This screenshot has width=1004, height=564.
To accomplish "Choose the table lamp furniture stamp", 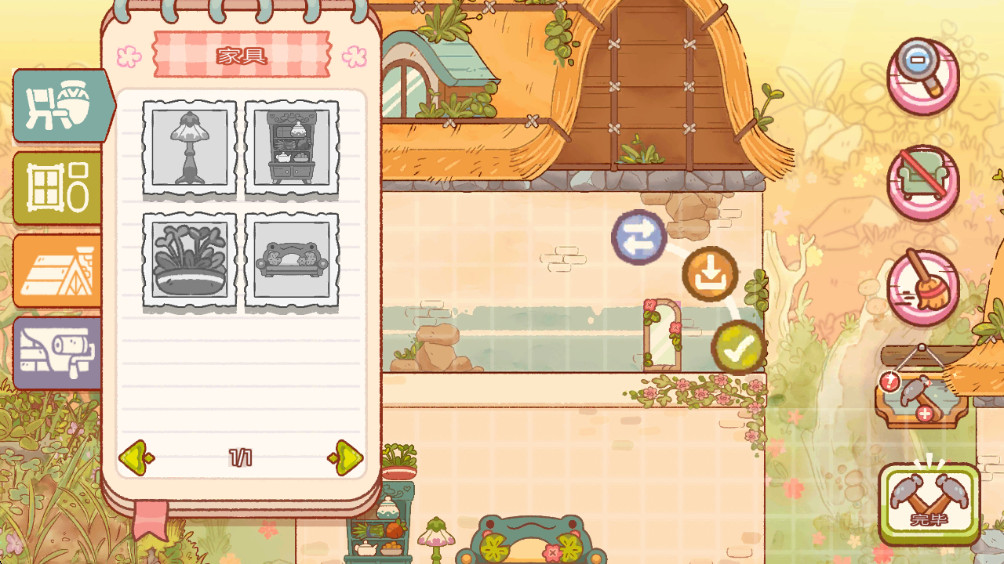I will (190, 147).
